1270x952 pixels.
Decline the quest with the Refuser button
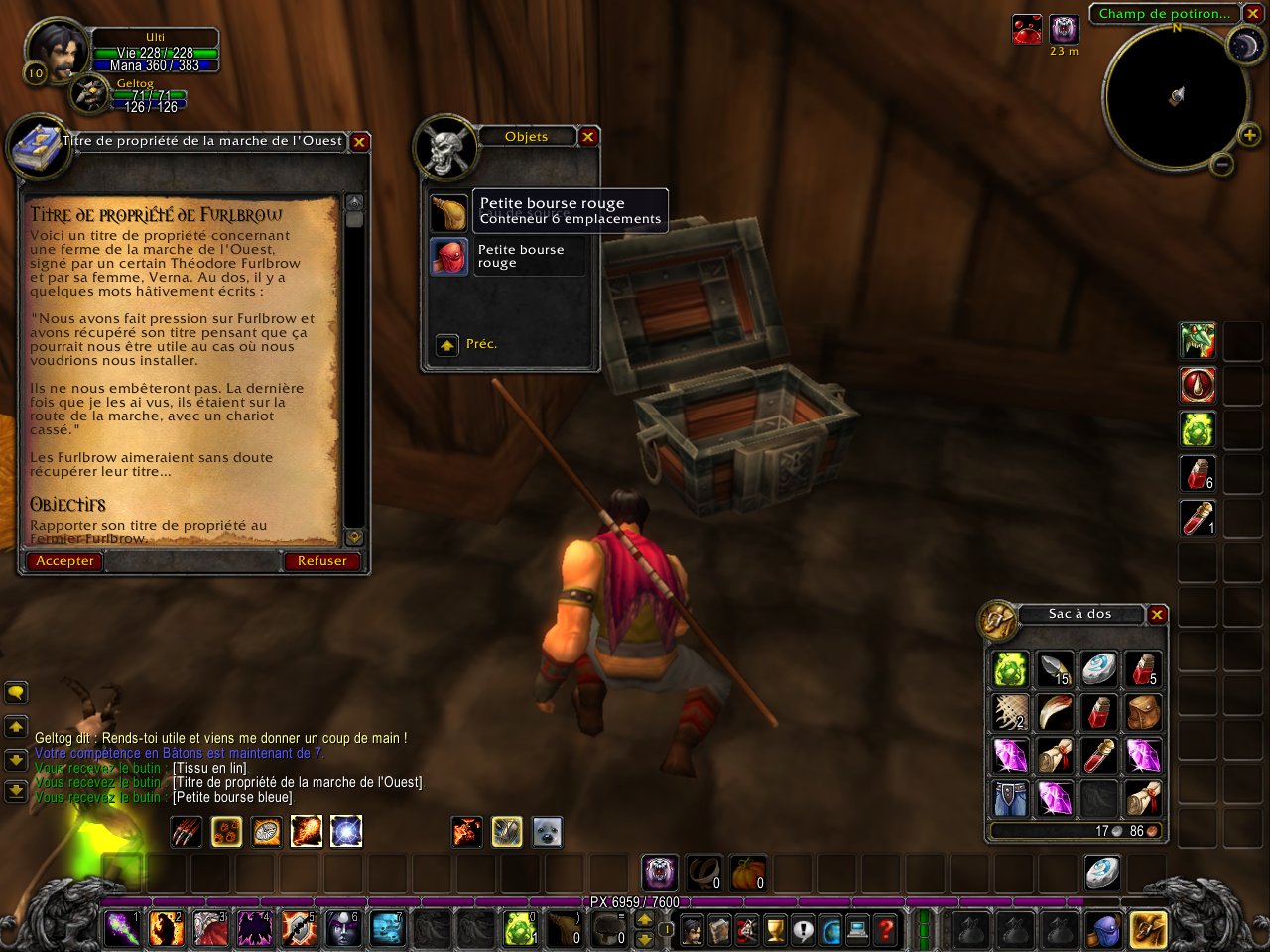[321, 561]
